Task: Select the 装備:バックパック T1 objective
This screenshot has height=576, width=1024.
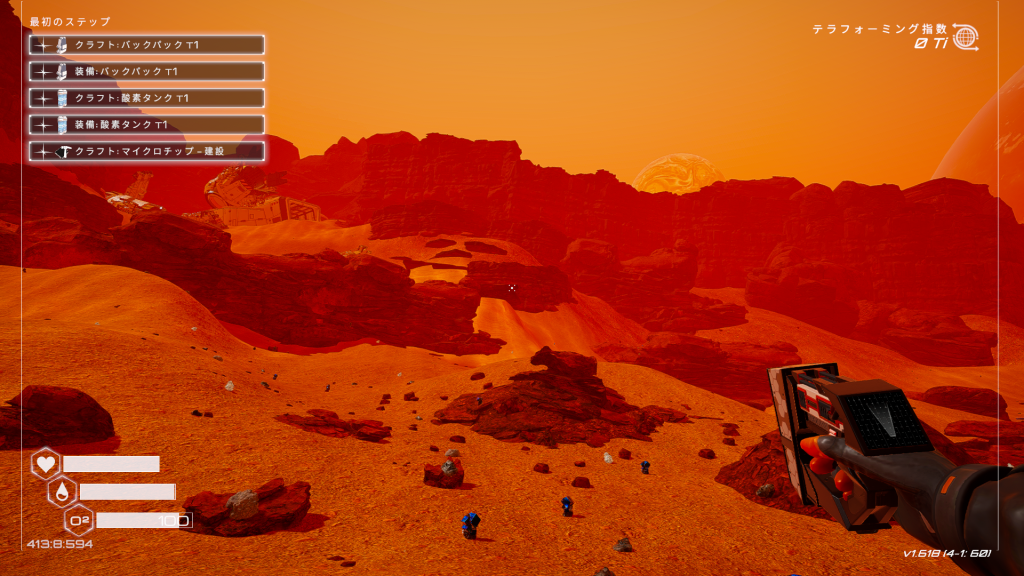Action: pos(147,72)
